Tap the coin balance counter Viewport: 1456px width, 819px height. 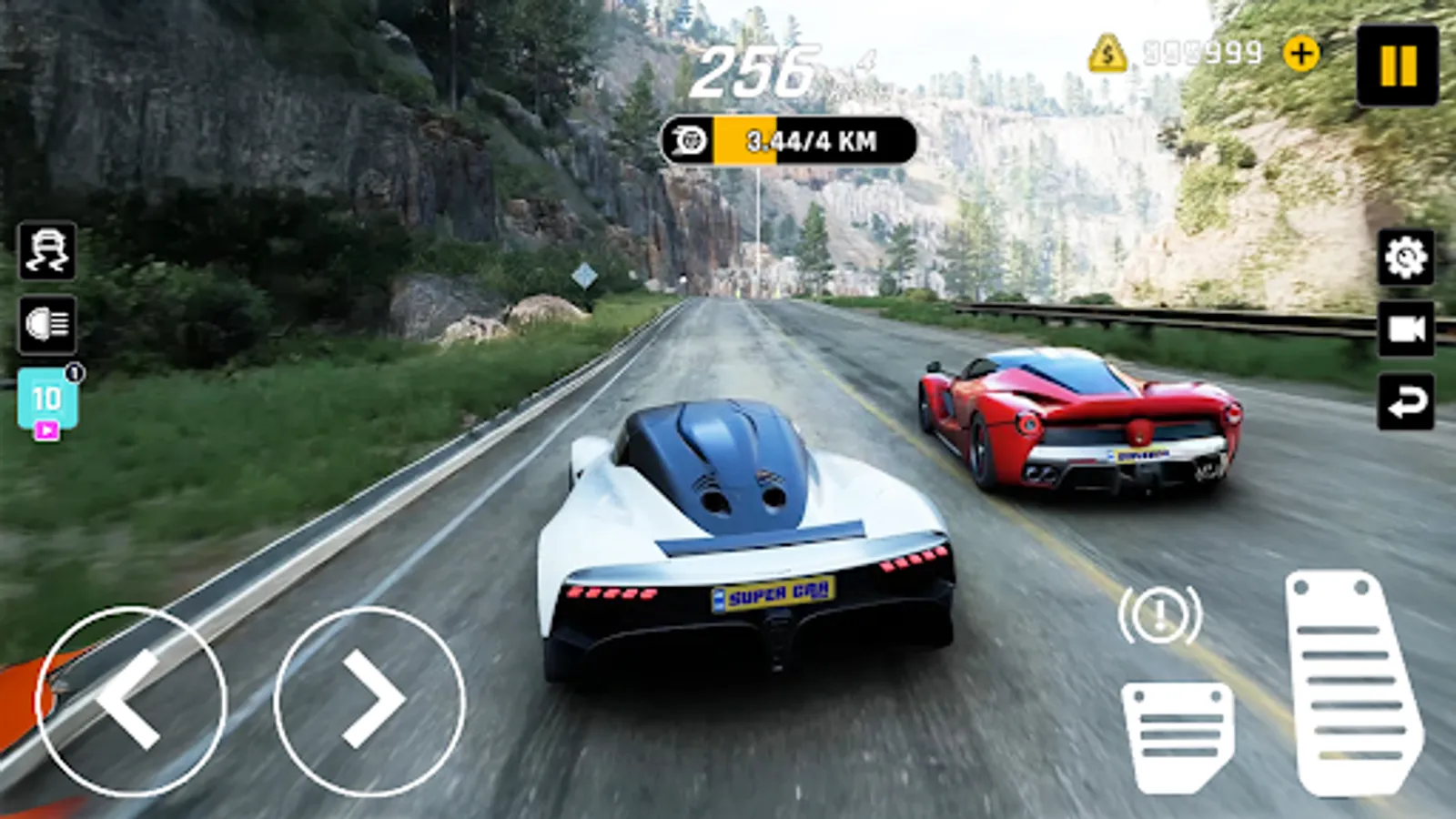[1201, 53]
